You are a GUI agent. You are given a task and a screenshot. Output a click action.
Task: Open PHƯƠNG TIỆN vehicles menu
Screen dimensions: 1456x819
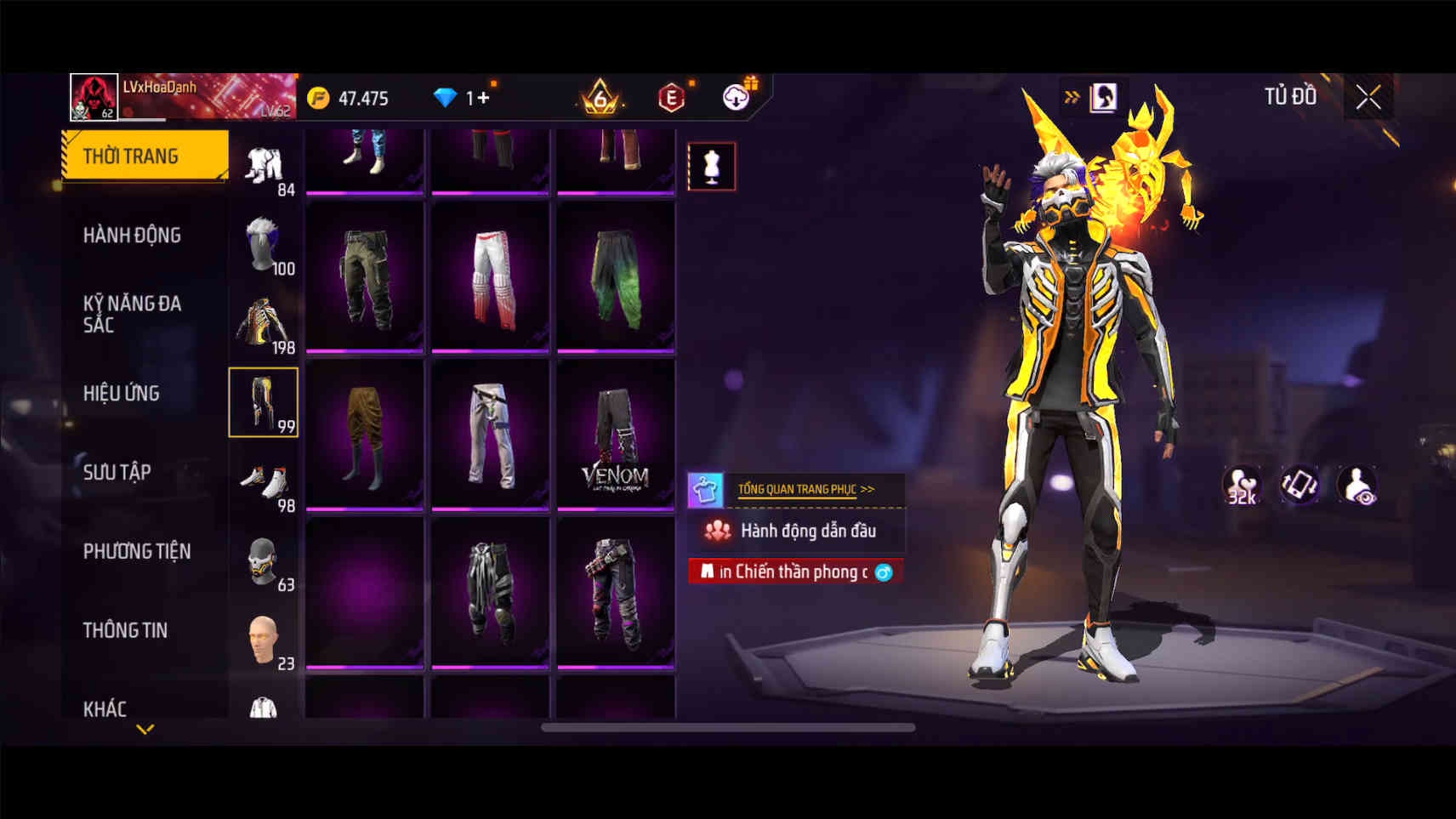pos(137,551)
